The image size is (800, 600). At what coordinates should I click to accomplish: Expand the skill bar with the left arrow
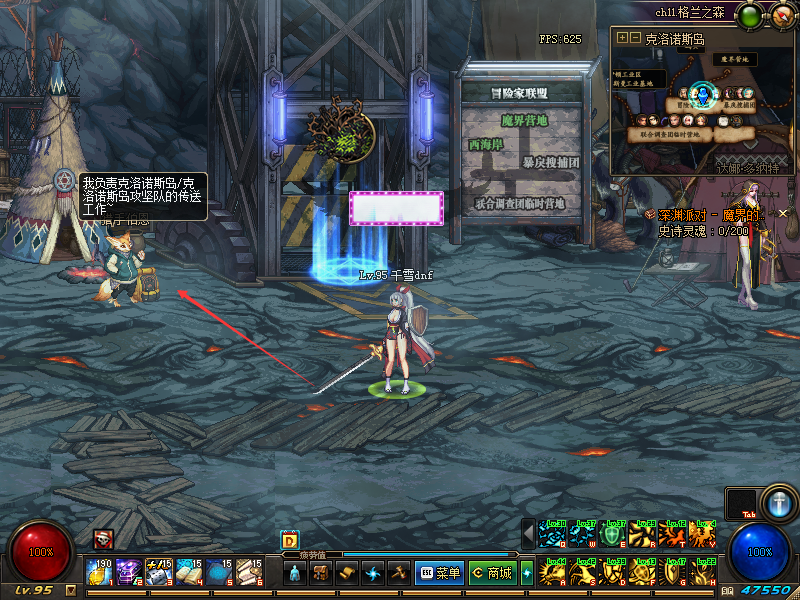(x=528, y=535)
